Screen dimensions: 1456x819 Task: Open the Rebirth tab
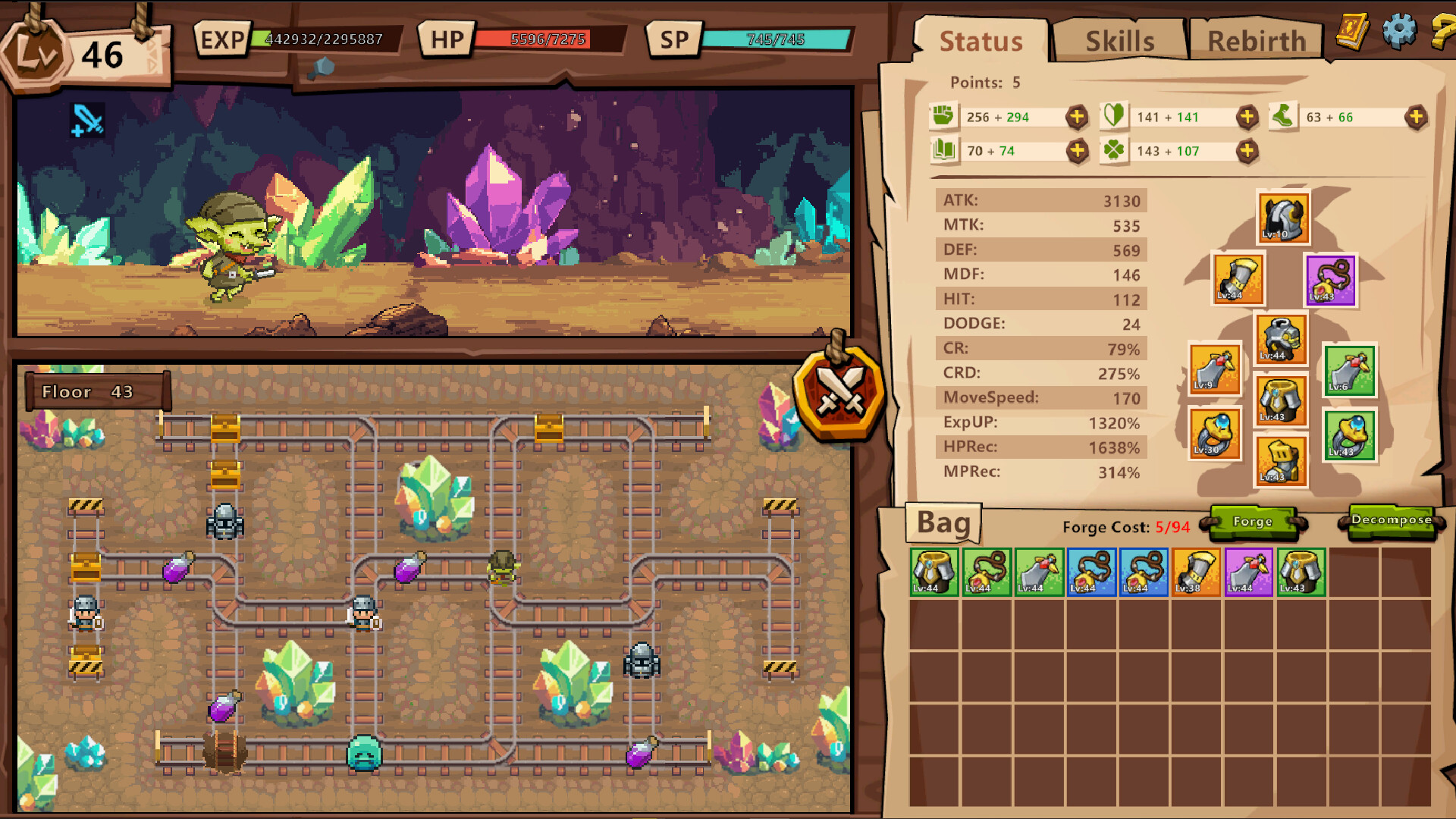1257,41
